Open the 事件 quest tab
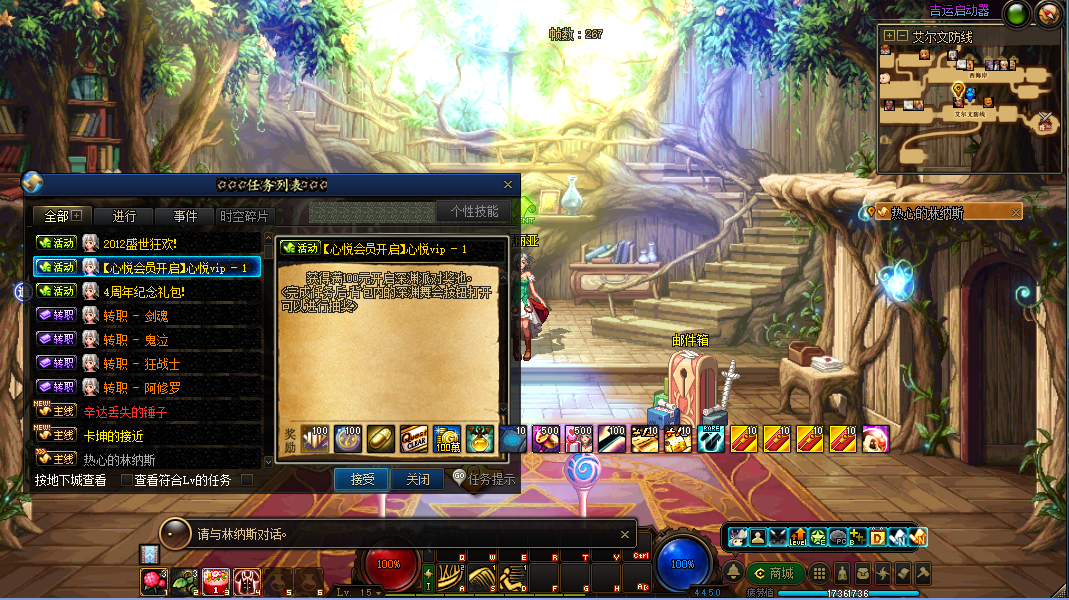 [x=185, y=217]
